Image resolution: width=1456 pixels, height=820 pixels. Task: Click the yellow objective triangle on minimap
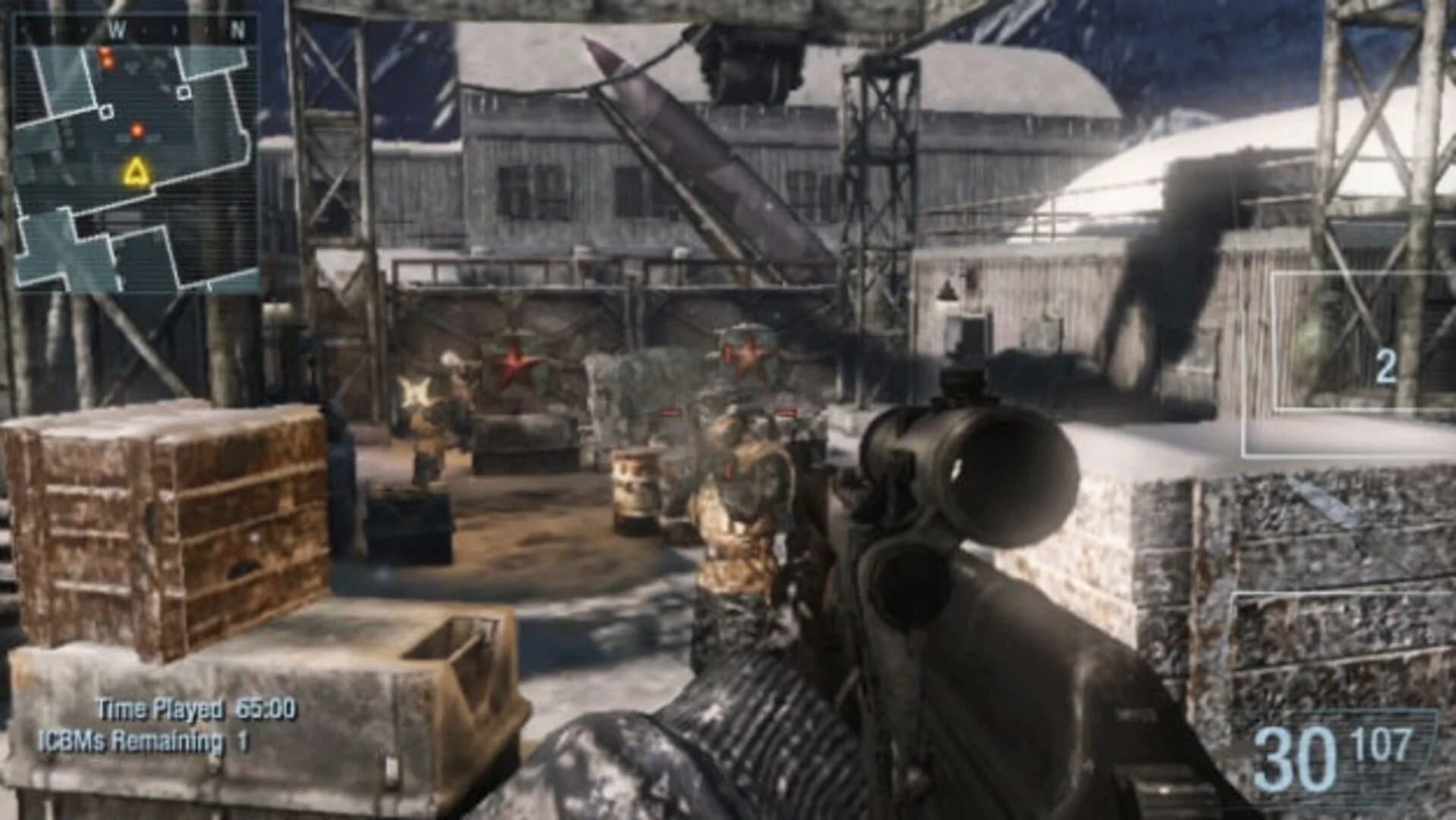[137, 173]
